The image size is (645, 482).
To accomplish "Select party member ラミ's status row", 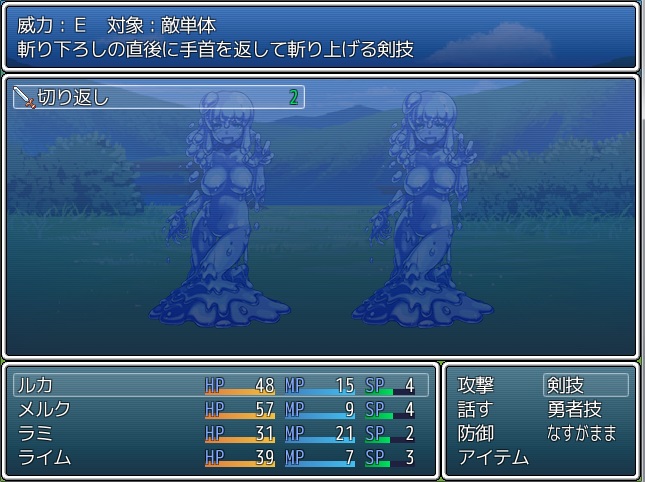I will pos(220,433).
